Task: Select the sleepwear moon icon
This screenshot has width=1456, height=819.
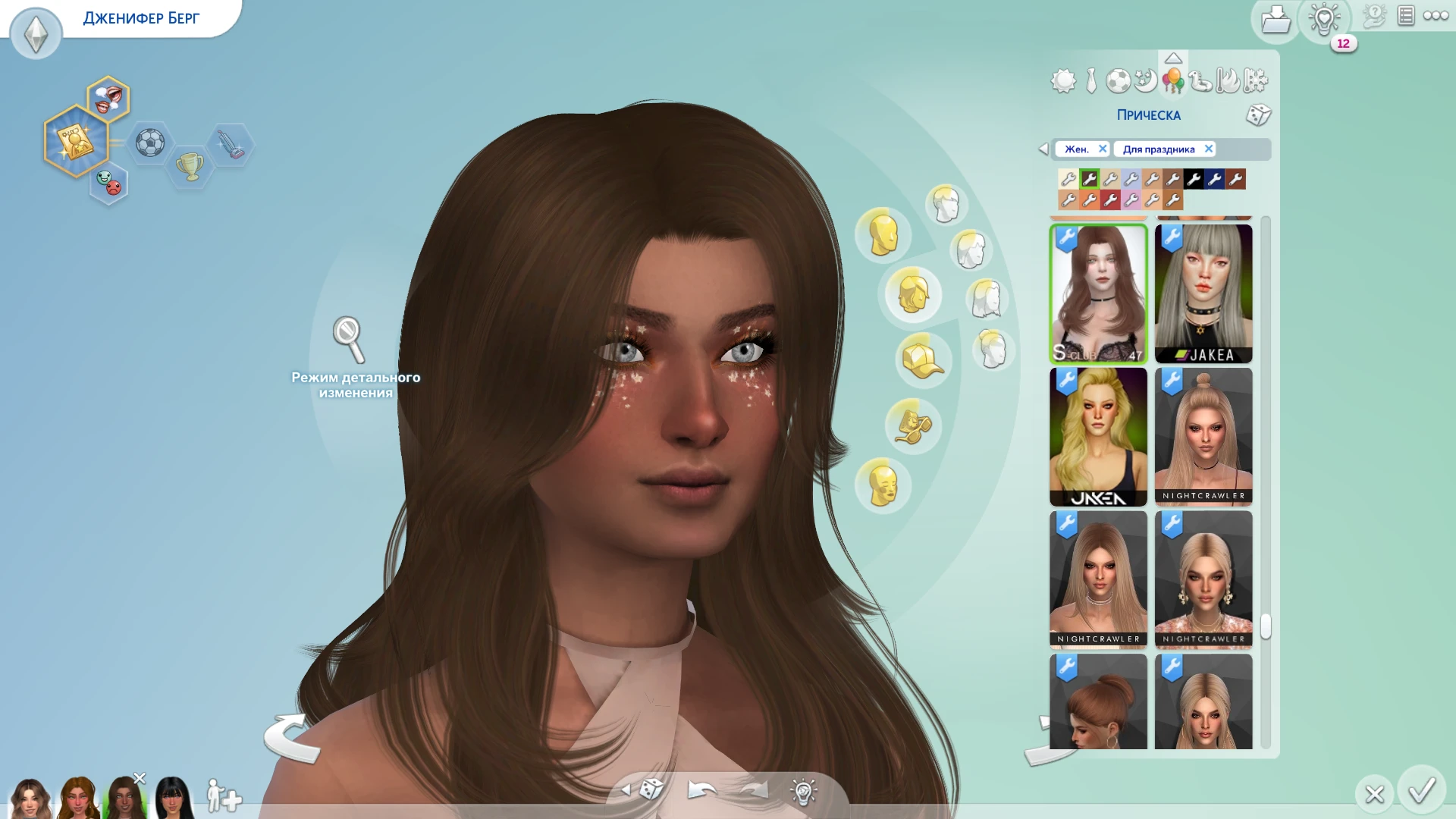Action: point(1145,80)
